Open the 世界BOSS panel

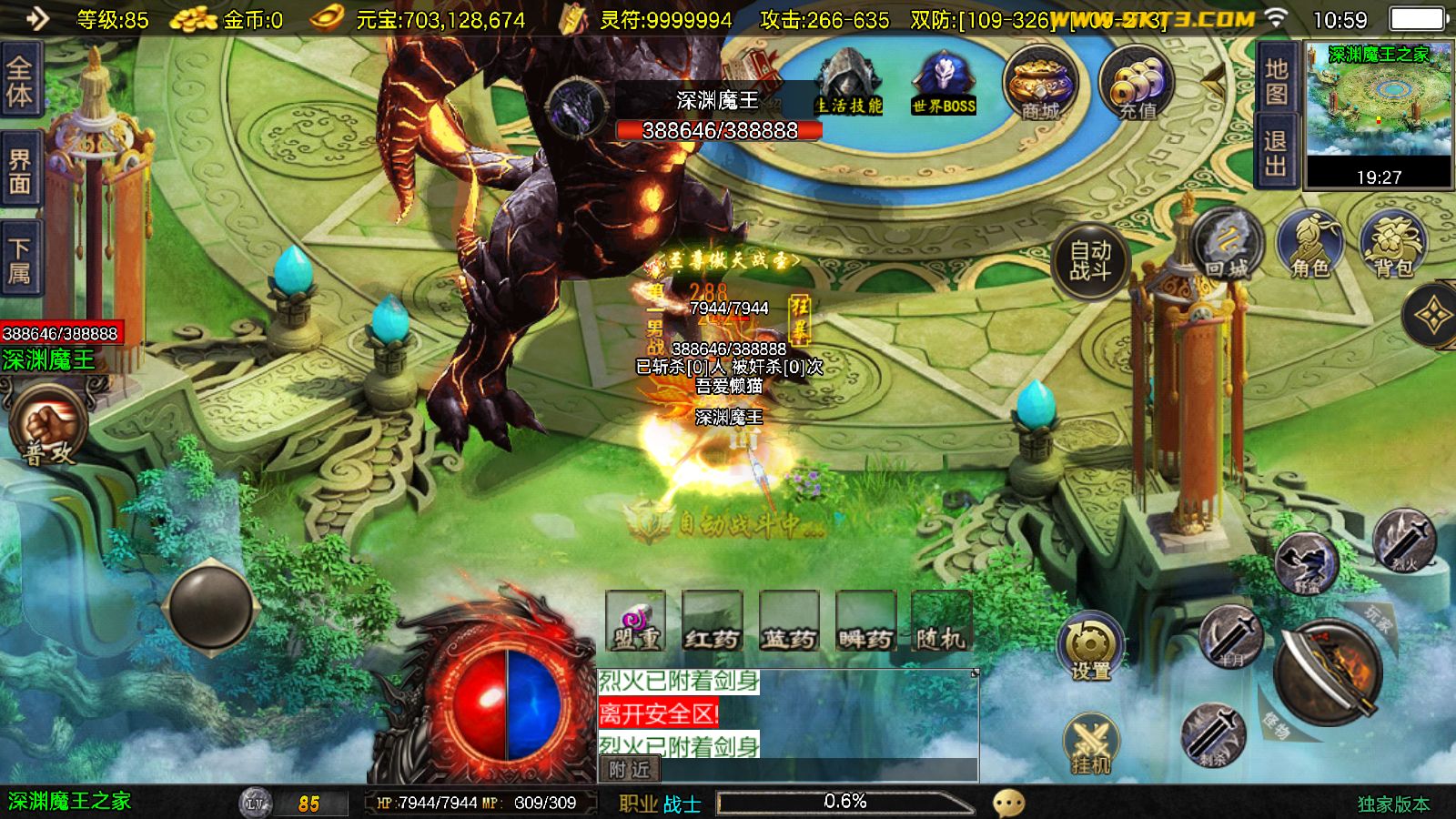(944, 84)
